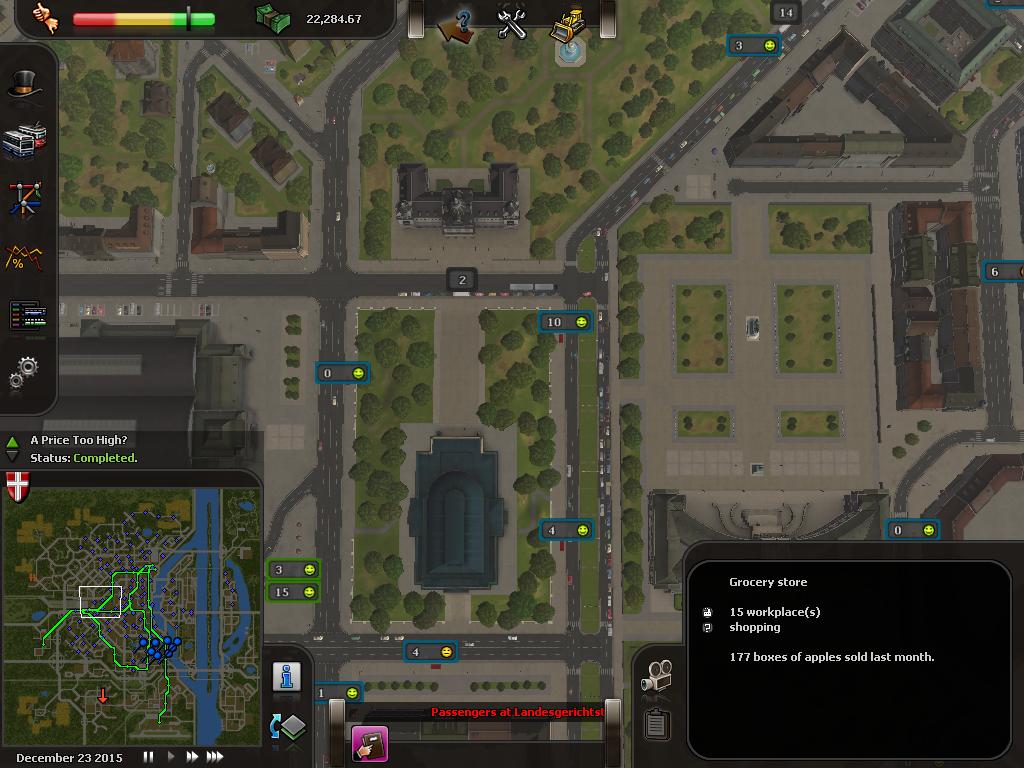Select the wrench and screwdriver tool
The width and height of the screenshot is (1024, 768).
(x=513, y=24)
